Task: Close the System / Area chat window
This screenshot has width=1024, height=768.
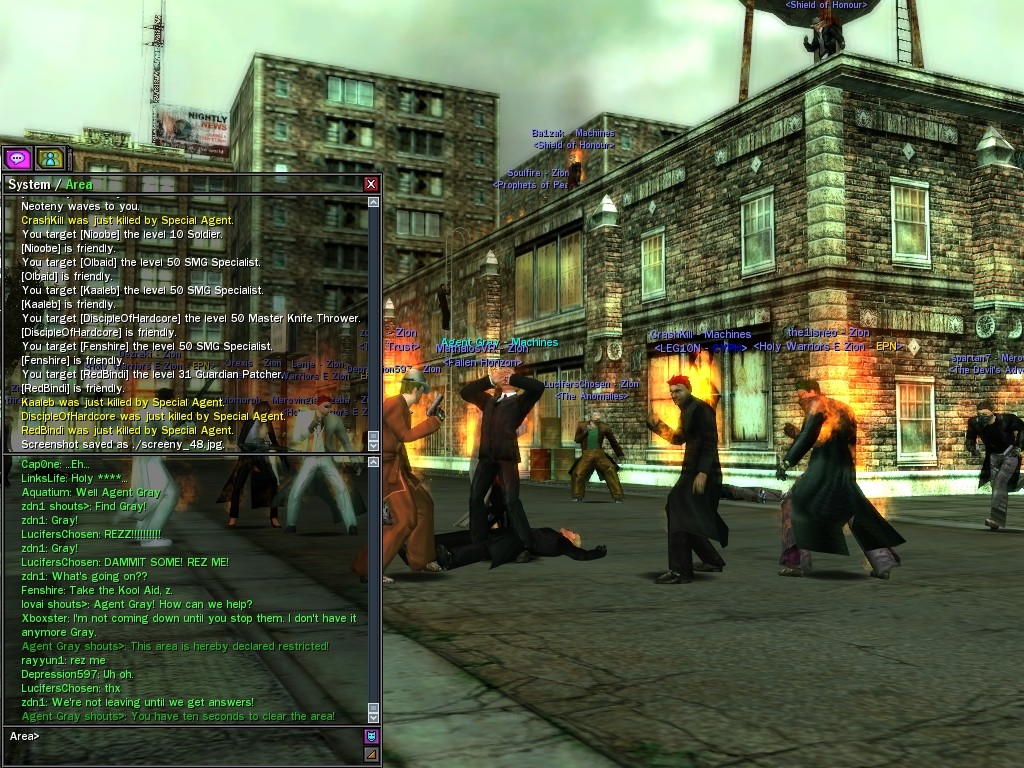Action: pyautogui.click(x=371, y=184)
